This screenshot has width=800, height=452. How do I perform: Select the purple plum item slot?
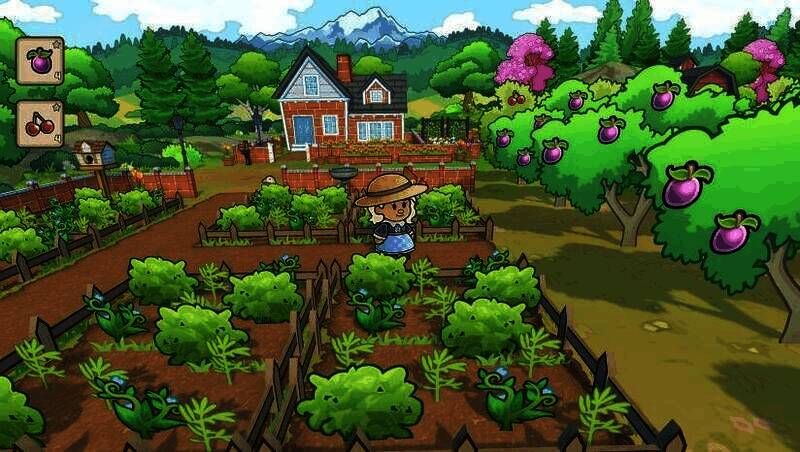click(40, 61)
